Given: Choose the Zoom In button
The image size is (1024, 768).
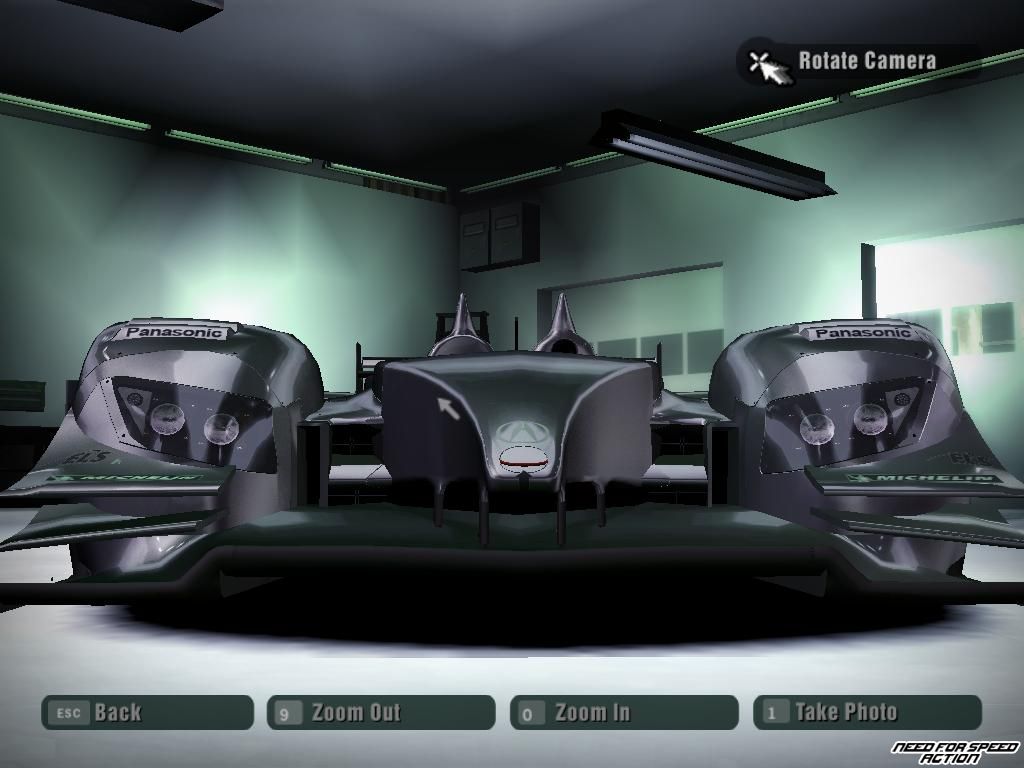Looking at the screenshot, I should click(x=623, y=713).
